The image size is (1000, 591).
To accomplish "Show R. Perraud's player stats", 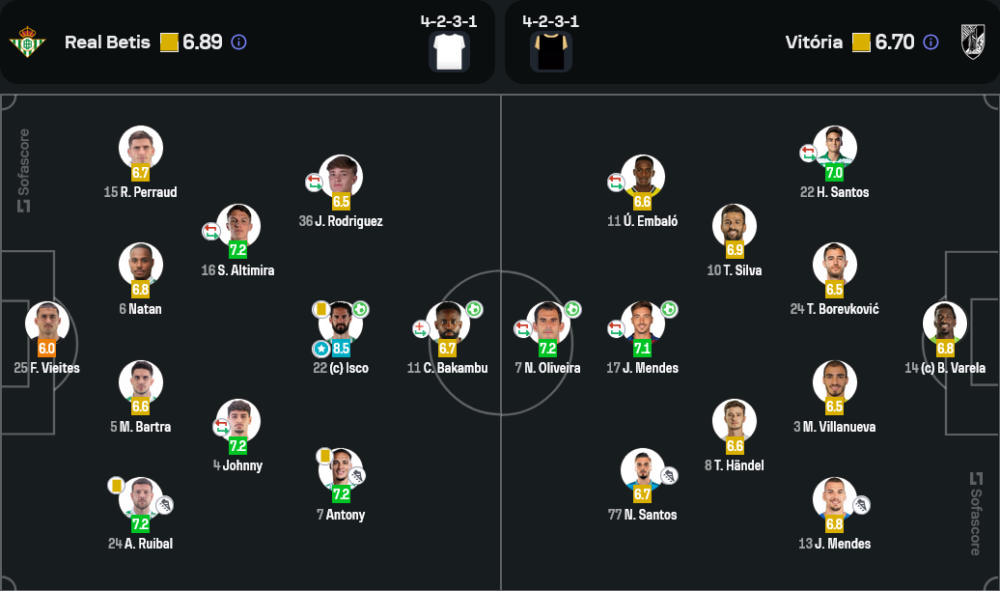I will click(140, 147).
